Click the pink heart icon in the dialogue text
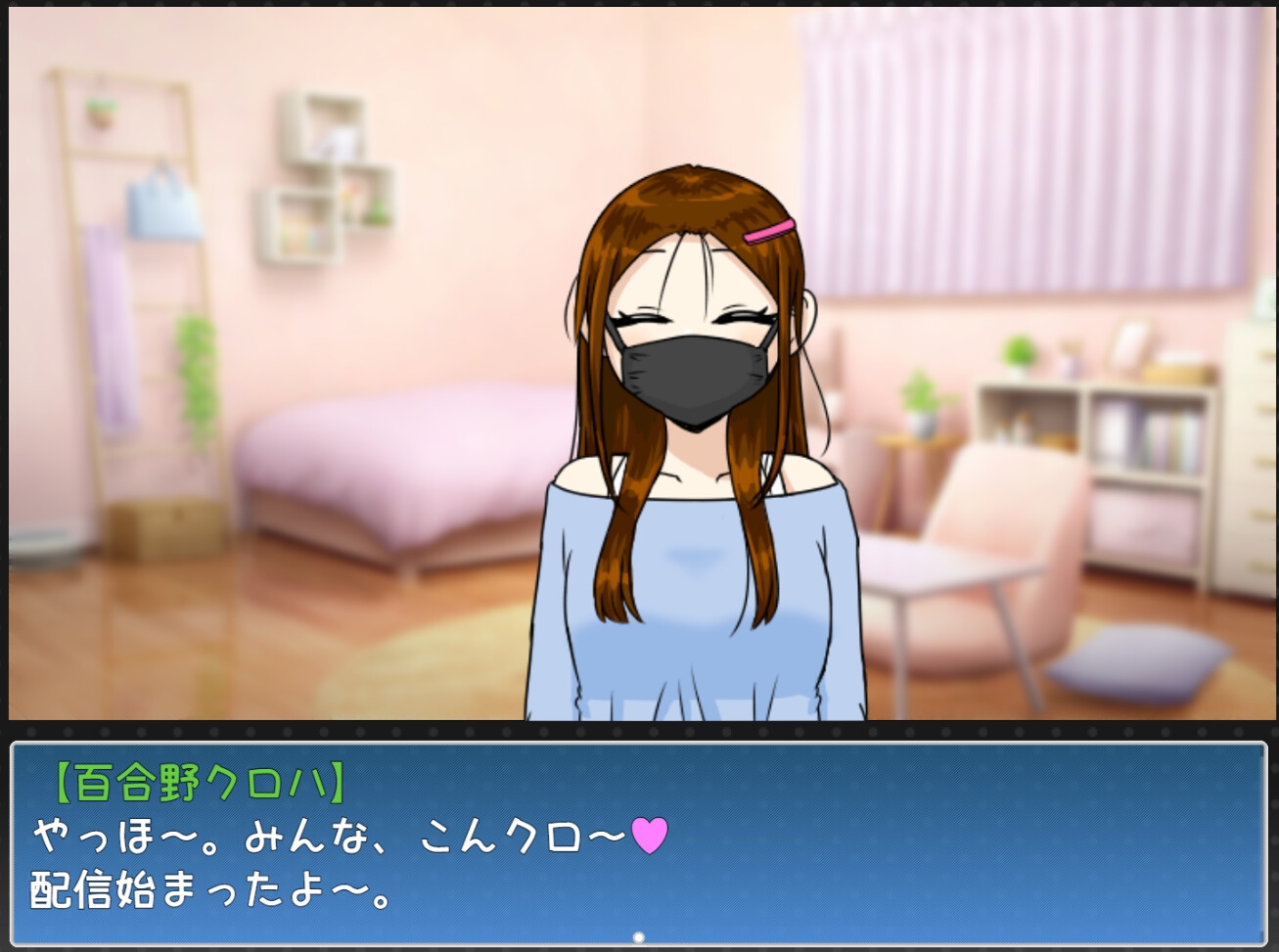 pos(649,835)
